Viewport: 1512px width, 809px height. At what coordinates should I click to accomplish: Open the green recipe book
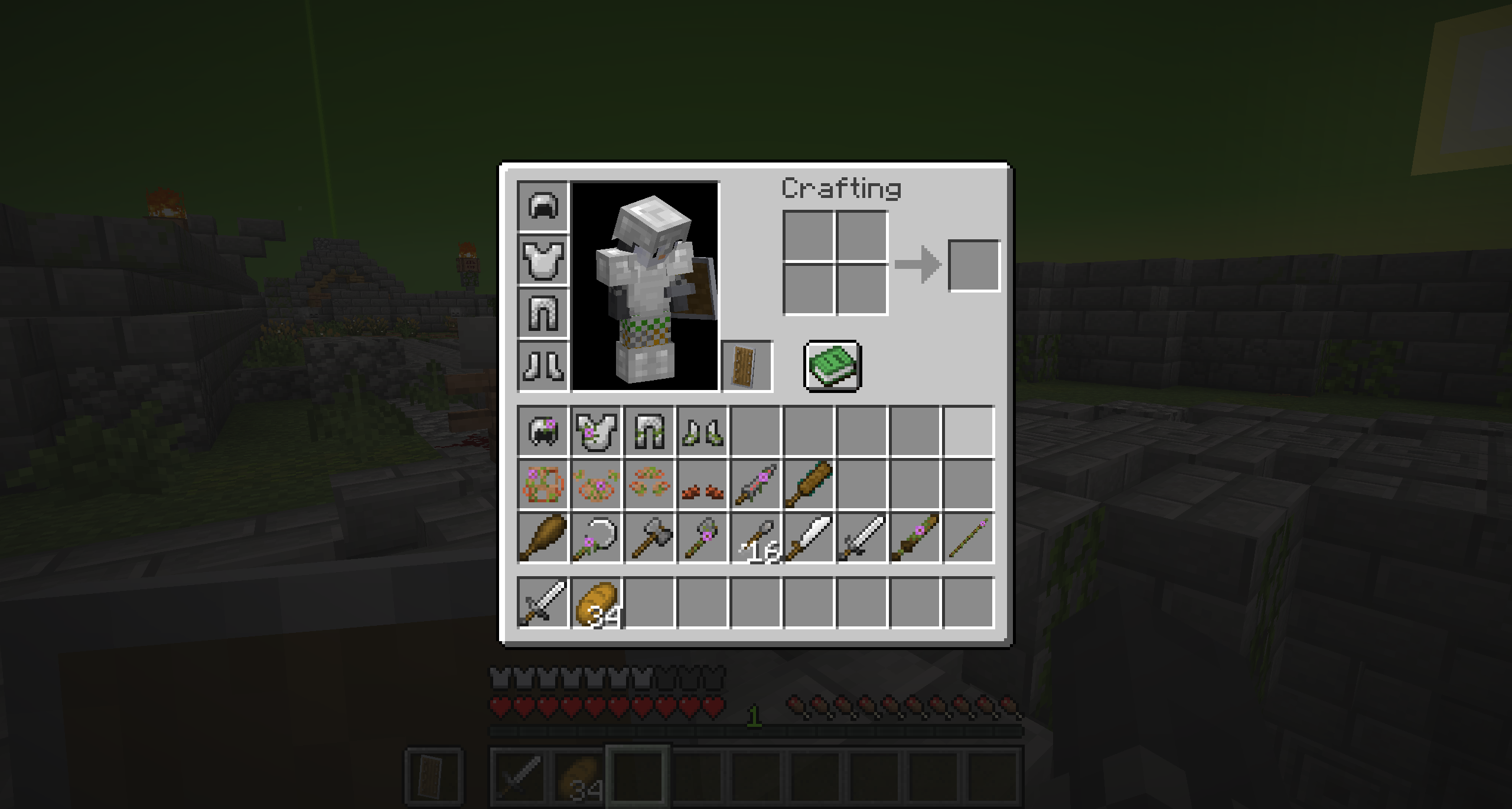[x=832, y=366]
